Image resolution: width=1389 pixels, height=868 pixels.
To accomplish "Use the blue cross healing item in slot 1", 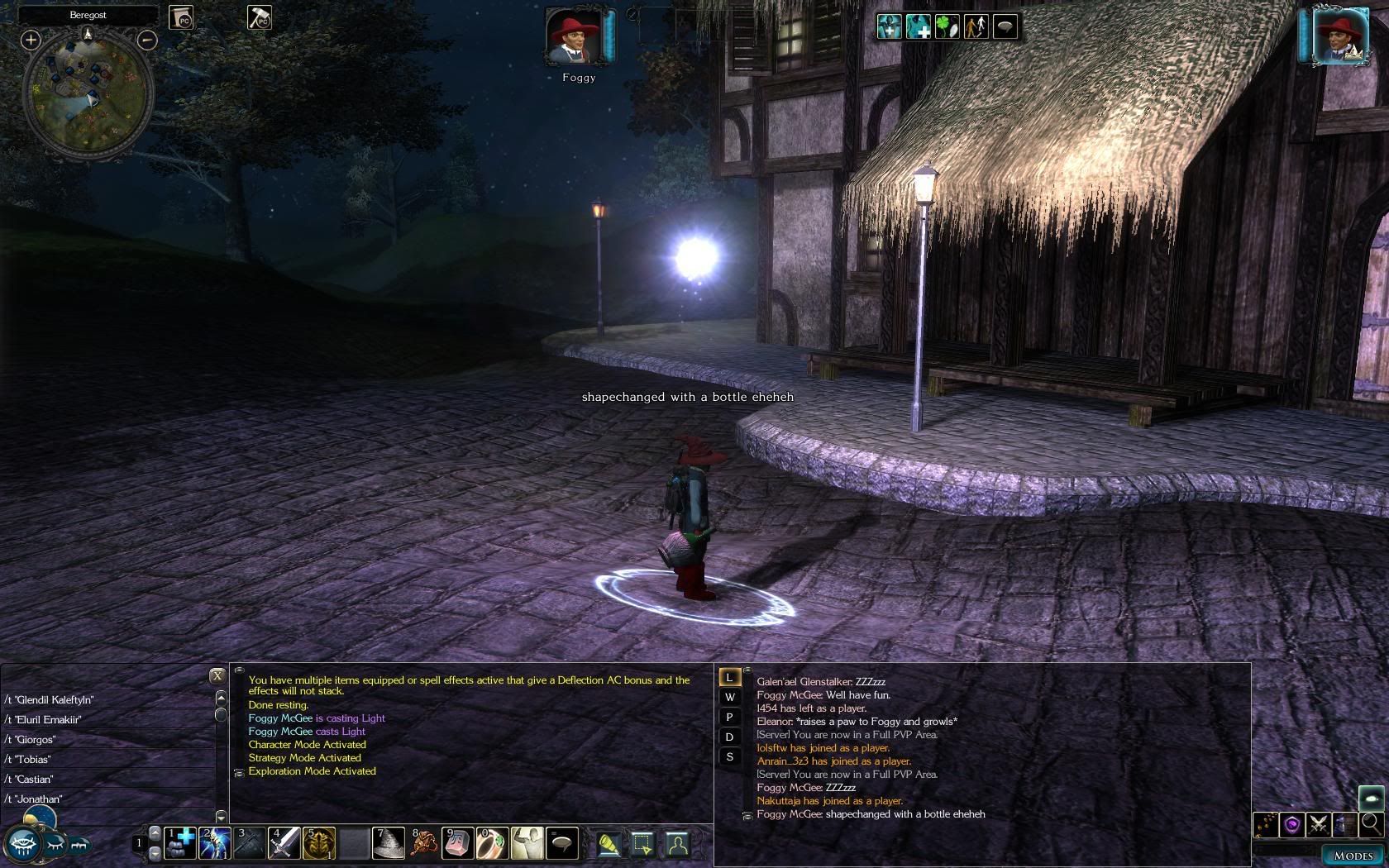I will 180,843.
